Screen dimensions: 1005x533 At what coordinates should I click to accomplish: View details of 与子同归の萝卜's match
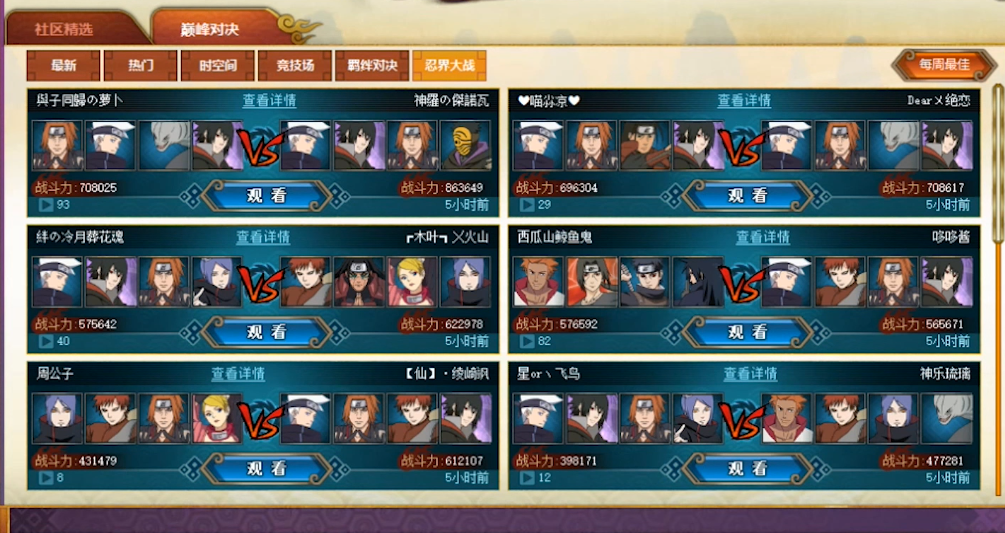[269, 101]
